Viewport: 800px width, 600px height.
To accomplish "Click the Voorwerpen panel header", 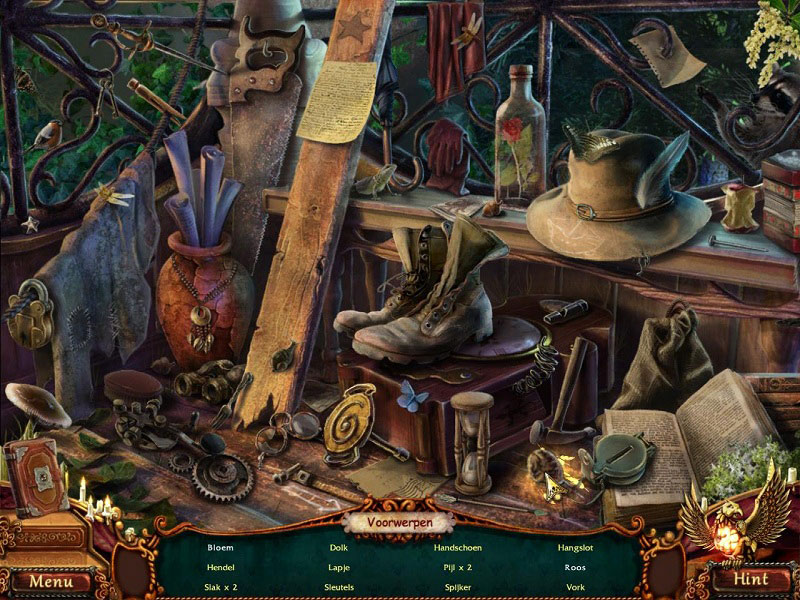I will point(398,522).
